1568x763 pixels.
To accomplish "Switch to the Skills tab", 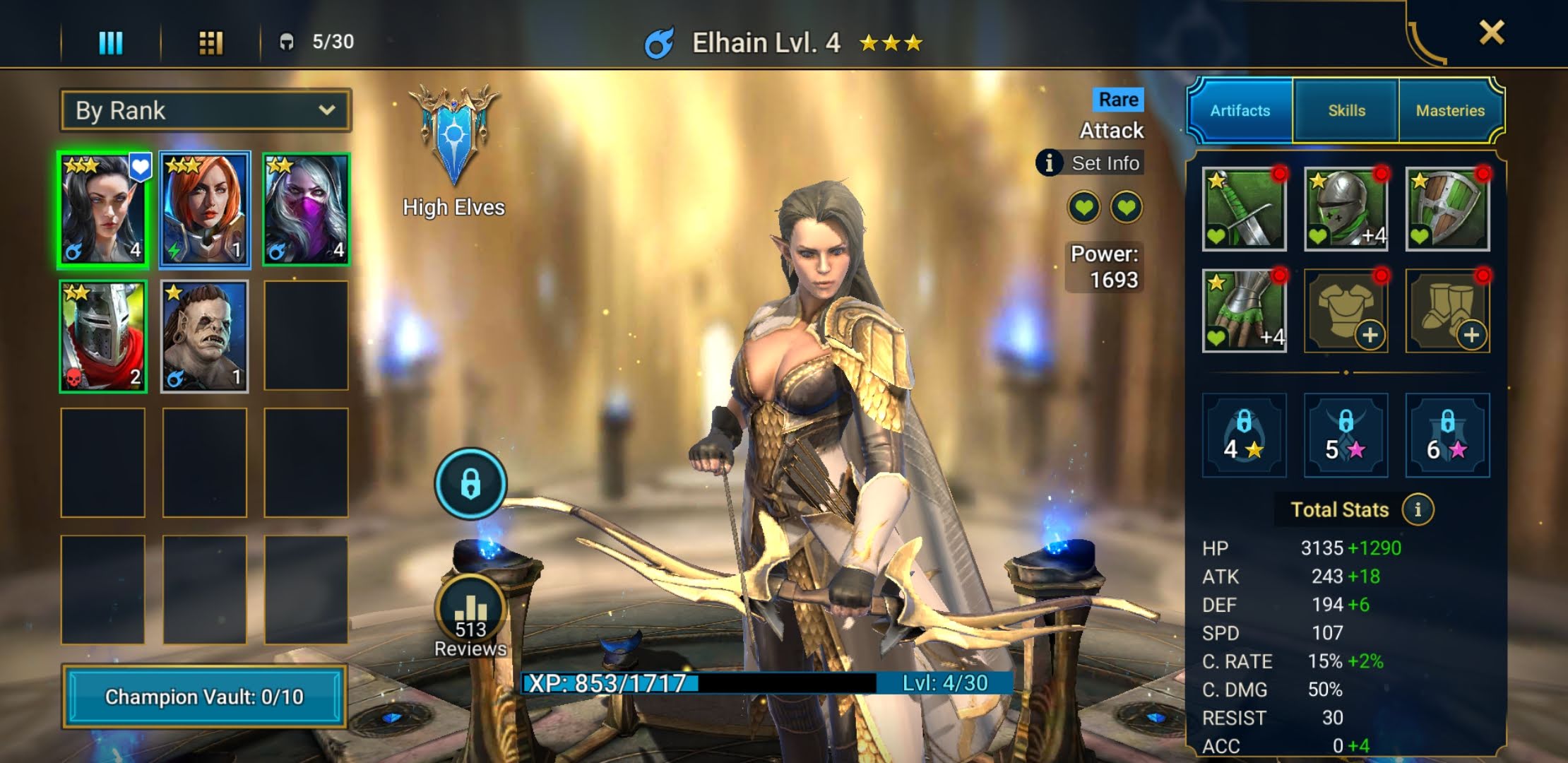I will (x=1346, y=110).
